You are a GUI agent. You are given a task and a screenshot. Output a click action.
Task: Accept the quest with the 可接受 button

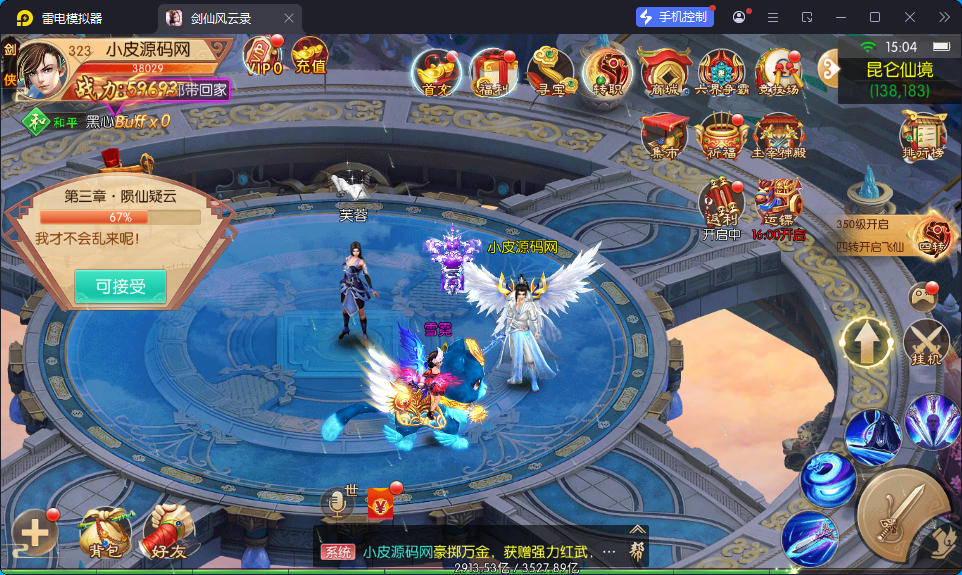click(120, 287)
